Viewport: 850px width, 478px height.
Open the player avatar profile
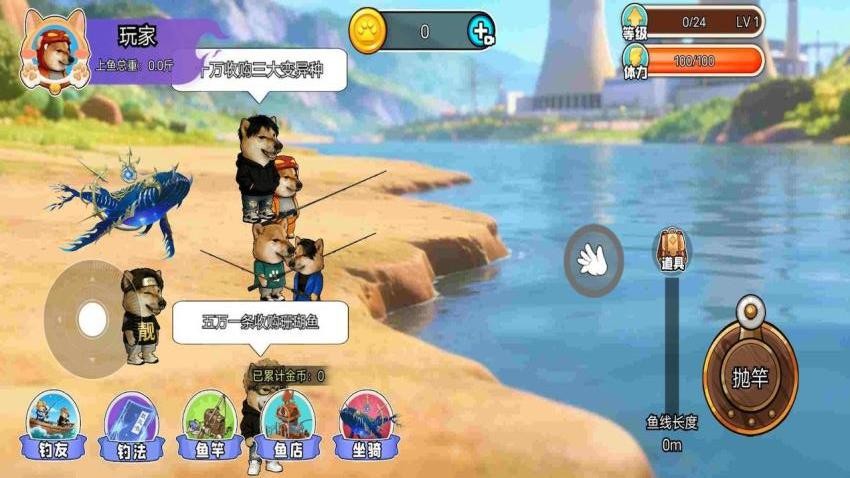coord(54,48)
